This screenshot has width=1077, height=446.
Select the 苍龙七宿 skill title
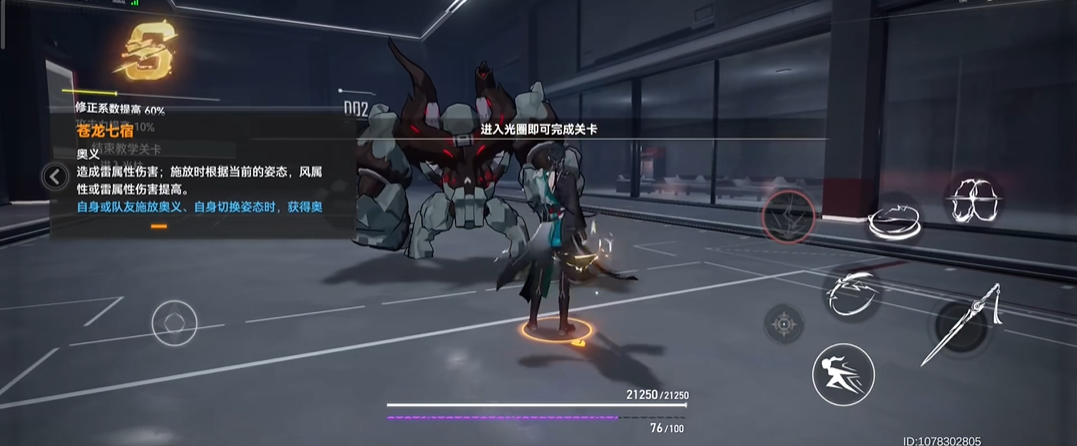point(105,130)
